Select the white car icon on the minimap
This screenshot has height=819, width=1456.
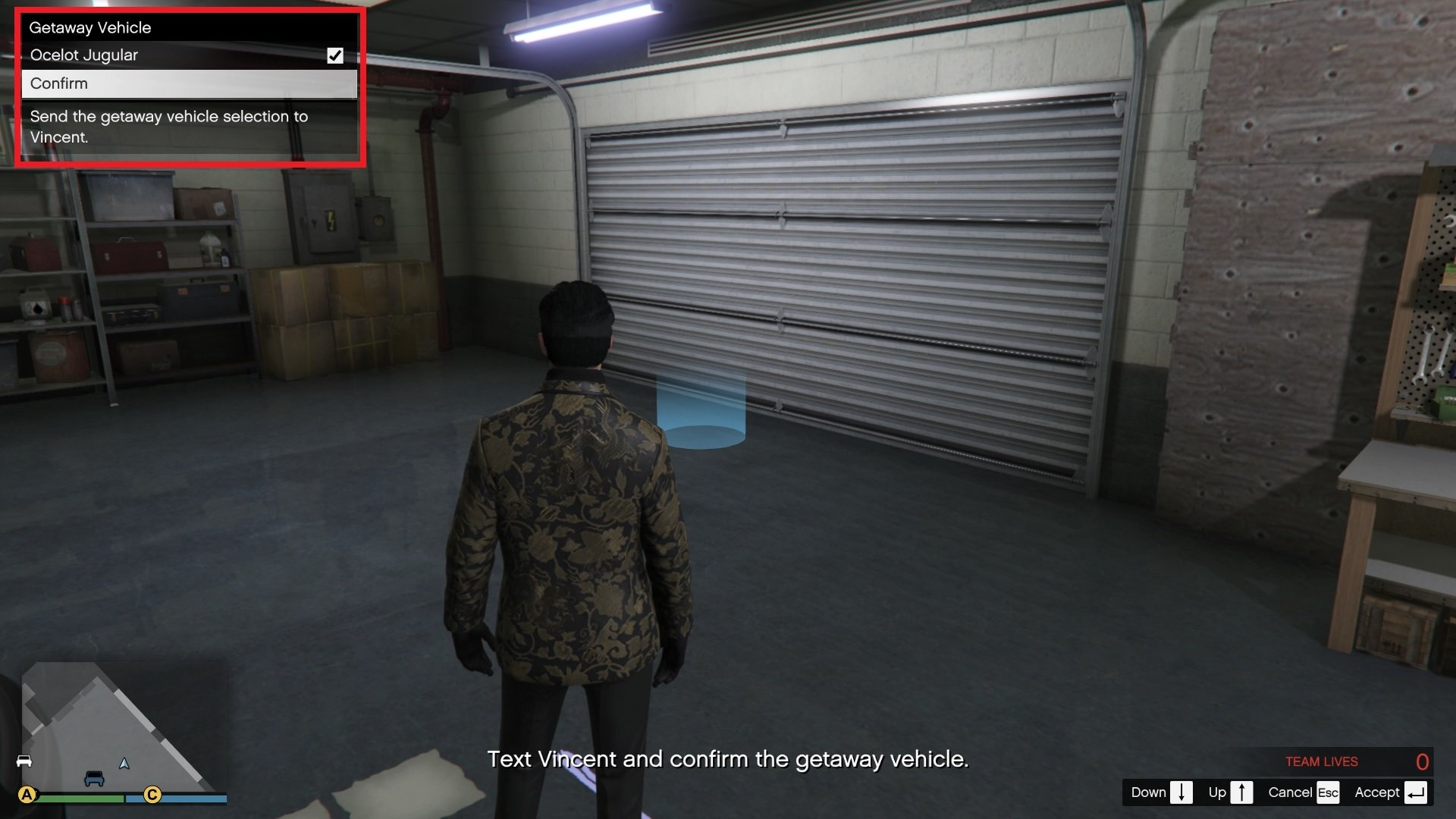[x=24, y=762]
